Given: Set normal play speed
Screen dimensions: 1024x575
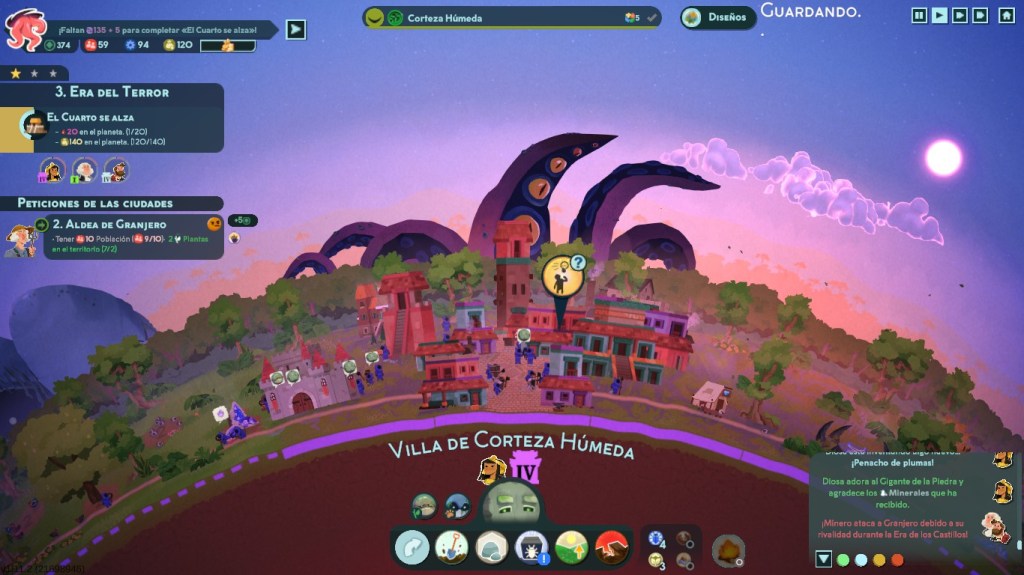Looking at the screenshot, I should coord(939,15).
